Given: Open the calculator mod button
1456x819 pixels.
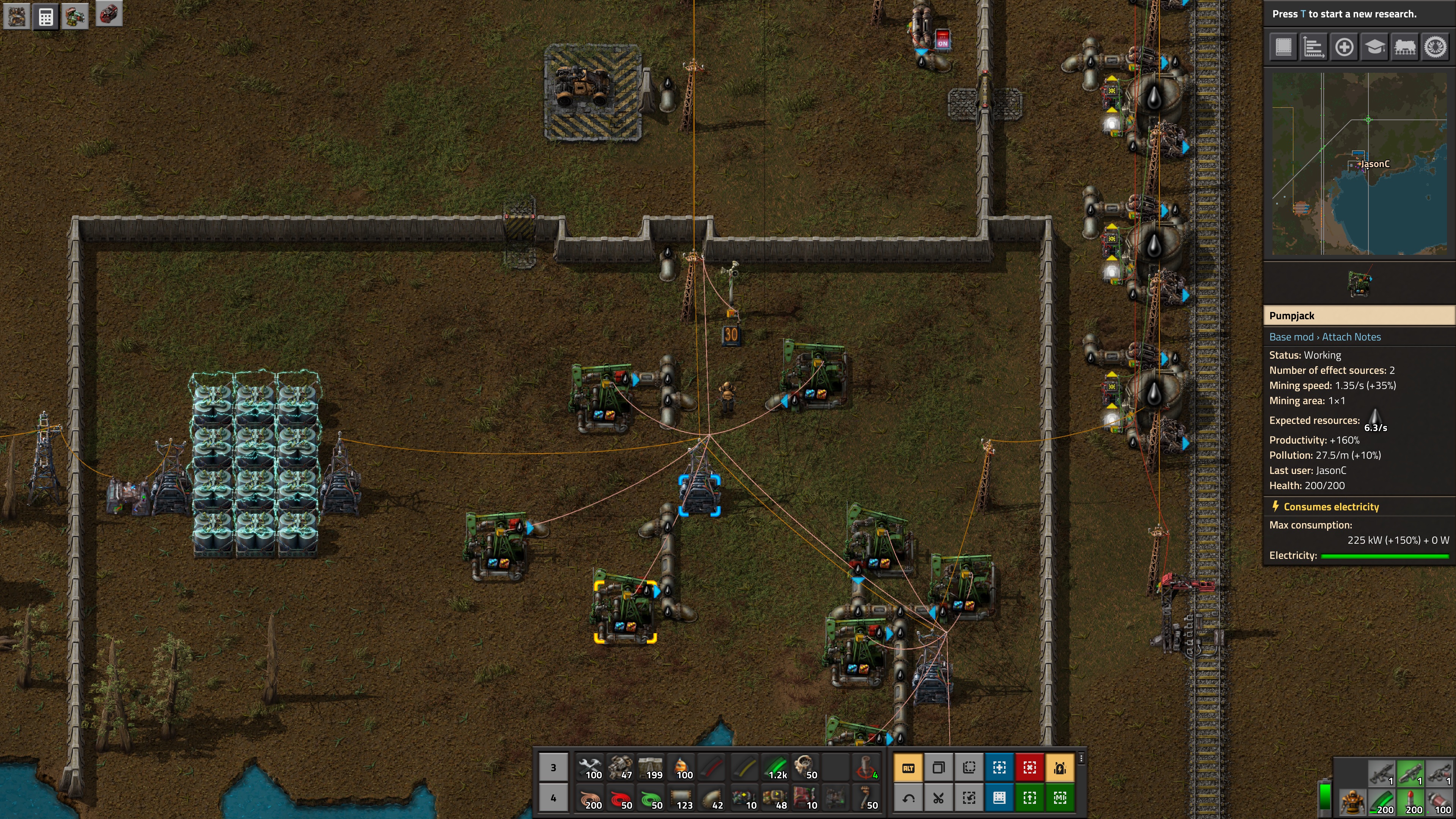Looking at the screenshot, I should pyautogui.click(x=46, y=16).
